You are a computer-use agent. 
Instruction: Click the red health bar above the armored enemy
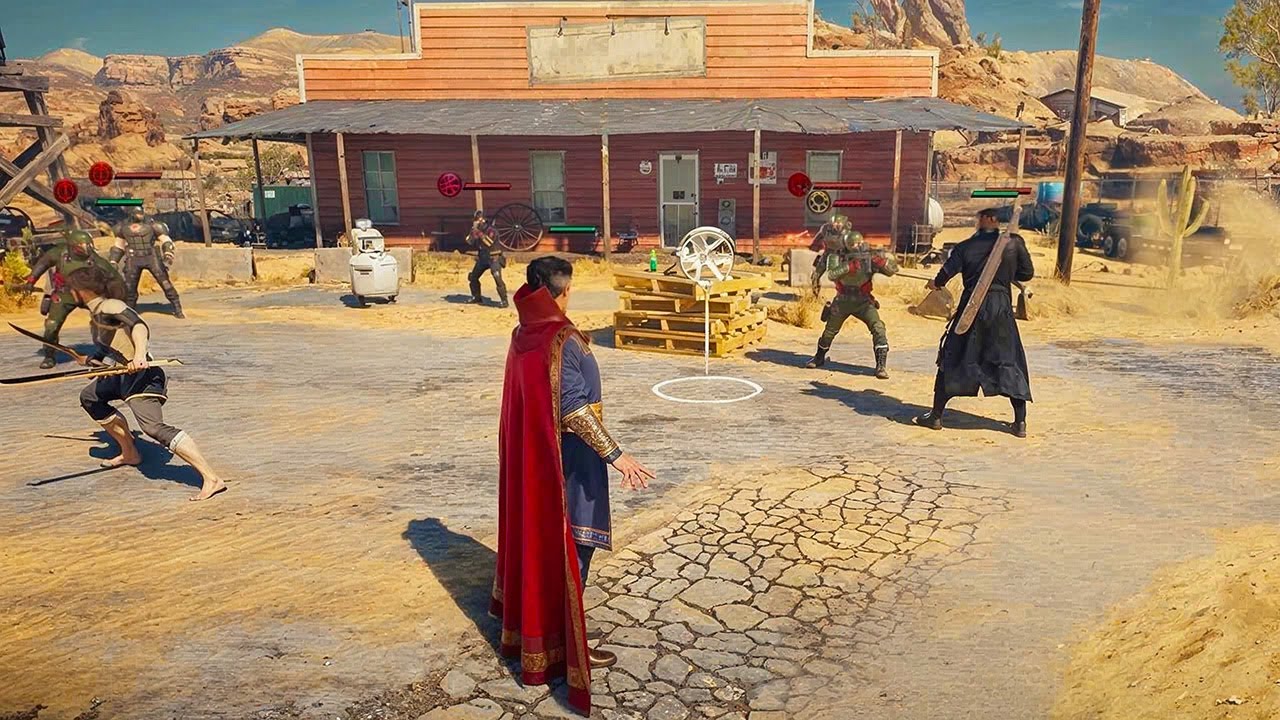click(837, 185)
